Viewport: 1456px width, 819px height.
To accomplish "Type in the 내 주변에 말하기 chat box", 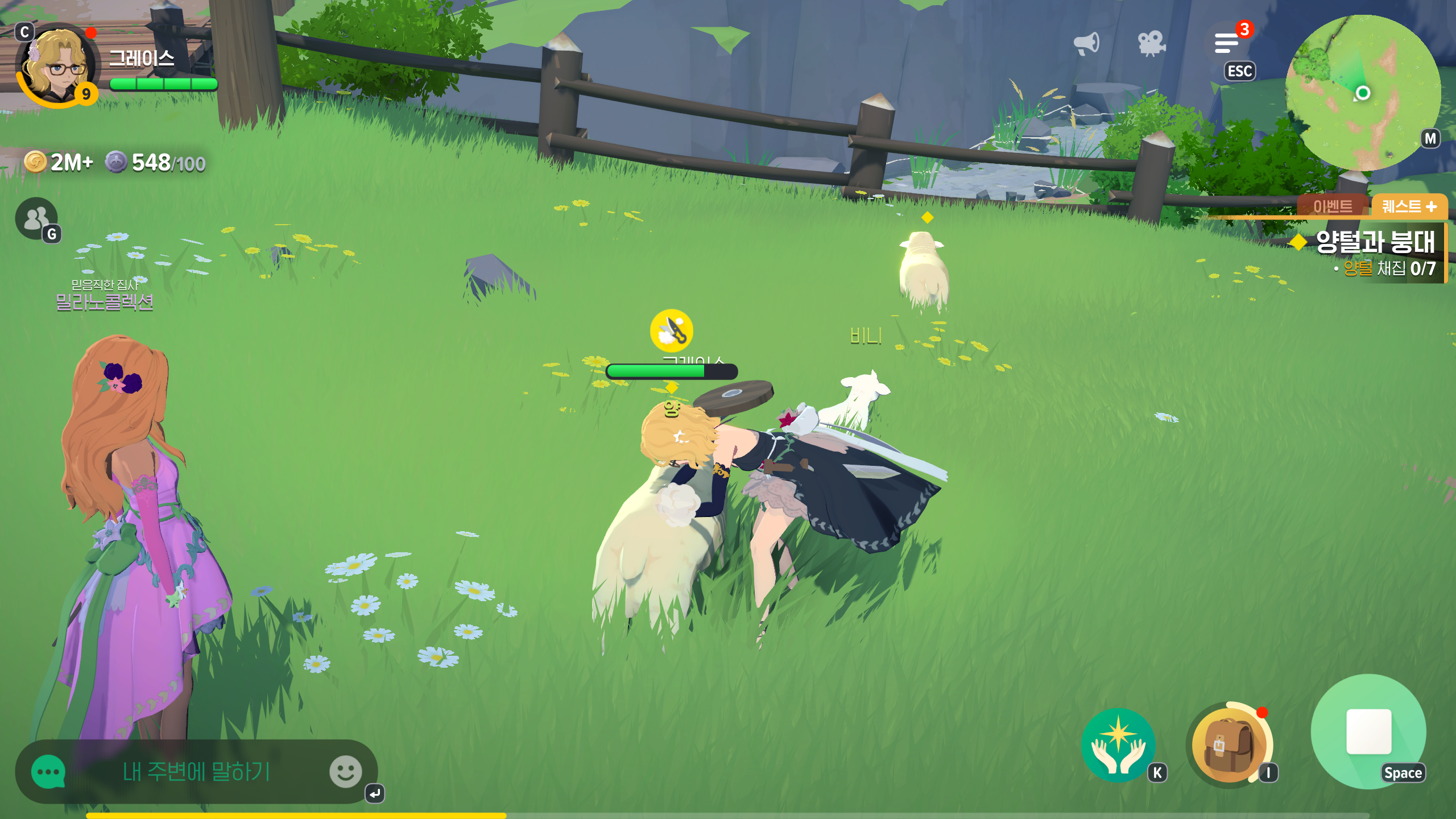I will [x=196, y=772].
